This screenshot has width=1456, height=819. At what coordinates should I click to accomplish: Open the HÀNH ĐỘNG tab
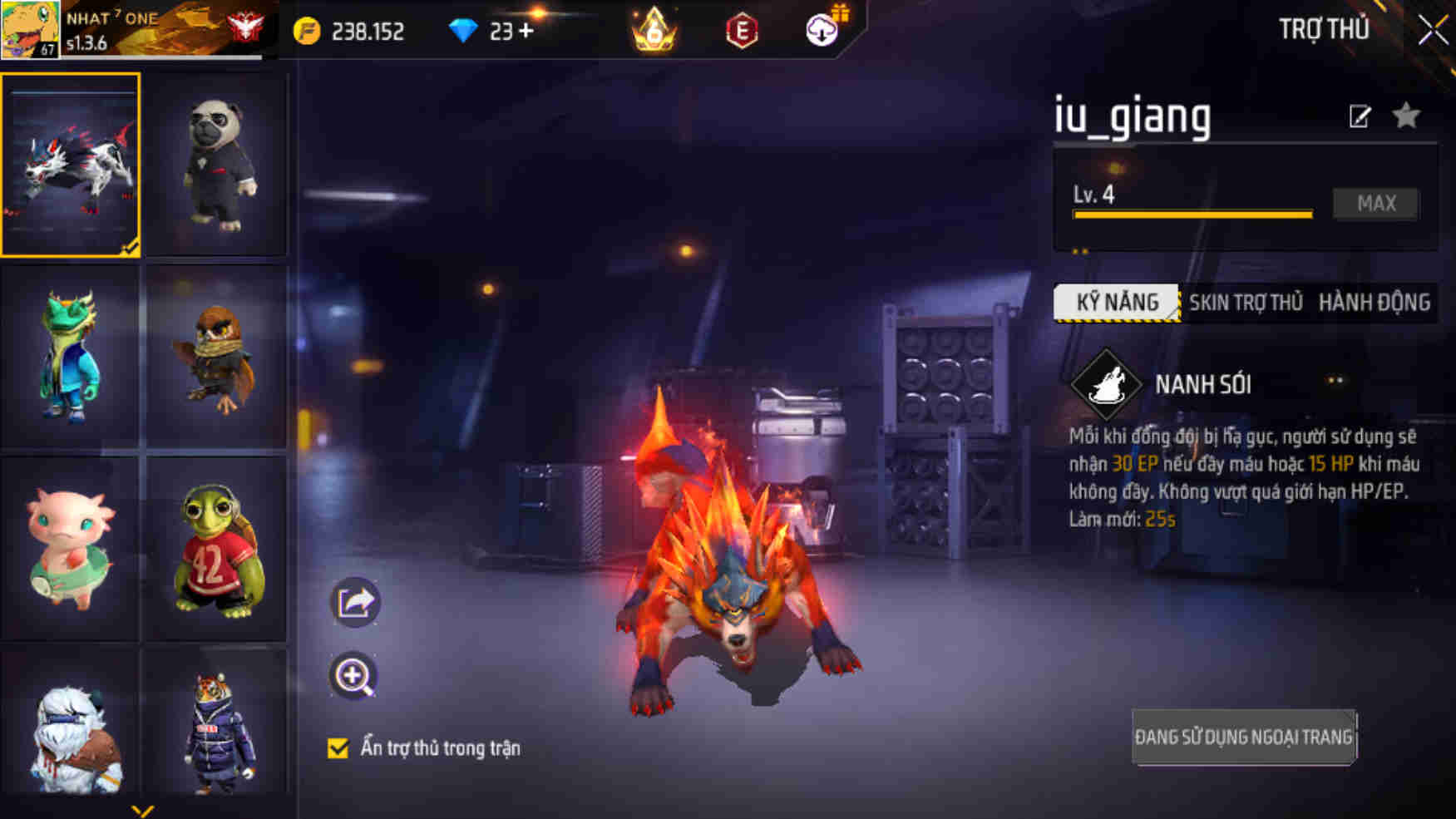click(x=1373, y=303)
